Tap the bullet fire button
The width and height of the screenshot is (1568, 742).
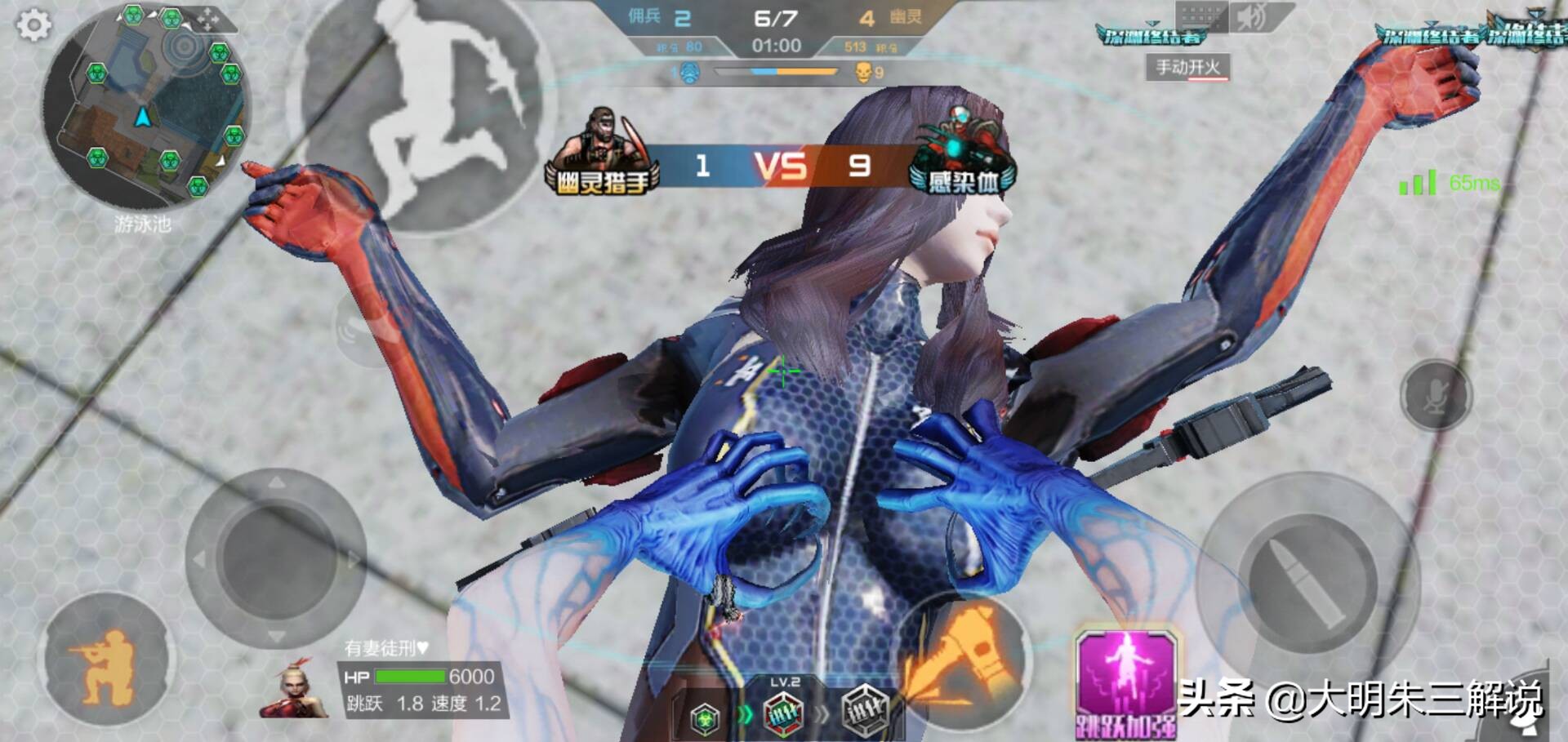(1309, 581)
